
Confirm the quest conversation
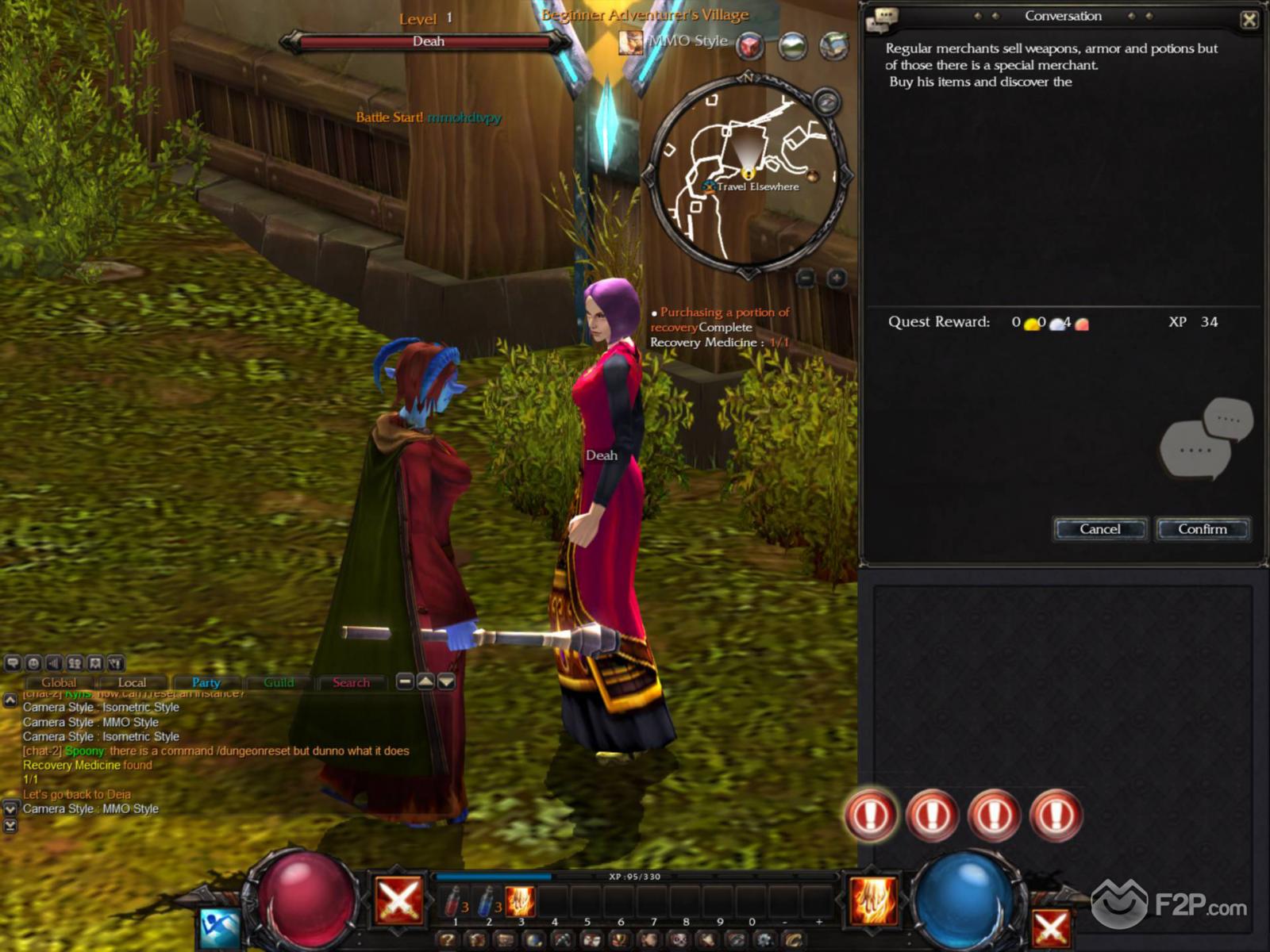click(1203, 529)
